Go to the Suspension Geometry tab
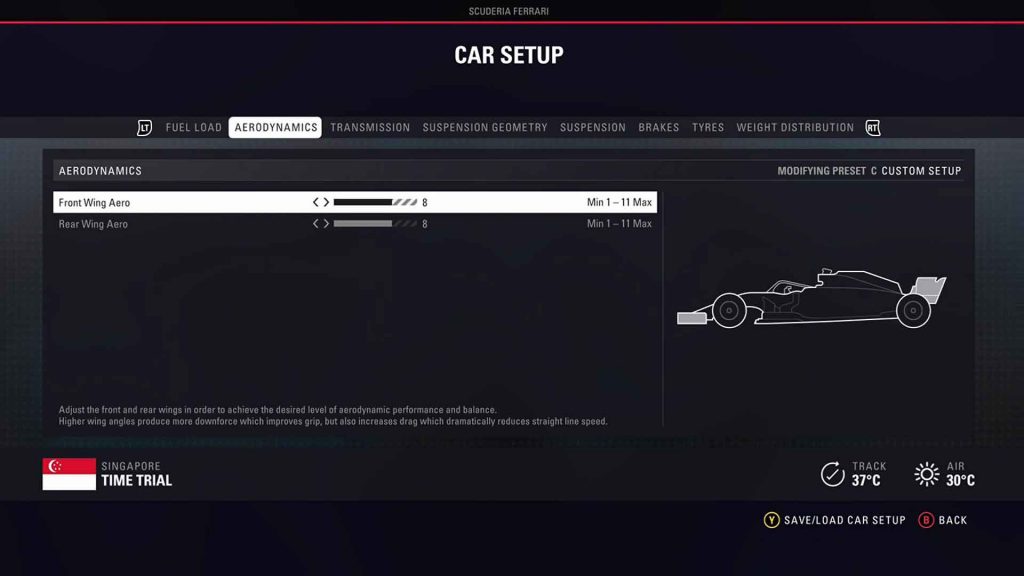Viewport: 1024px width, 576px height. click(485, 128)
